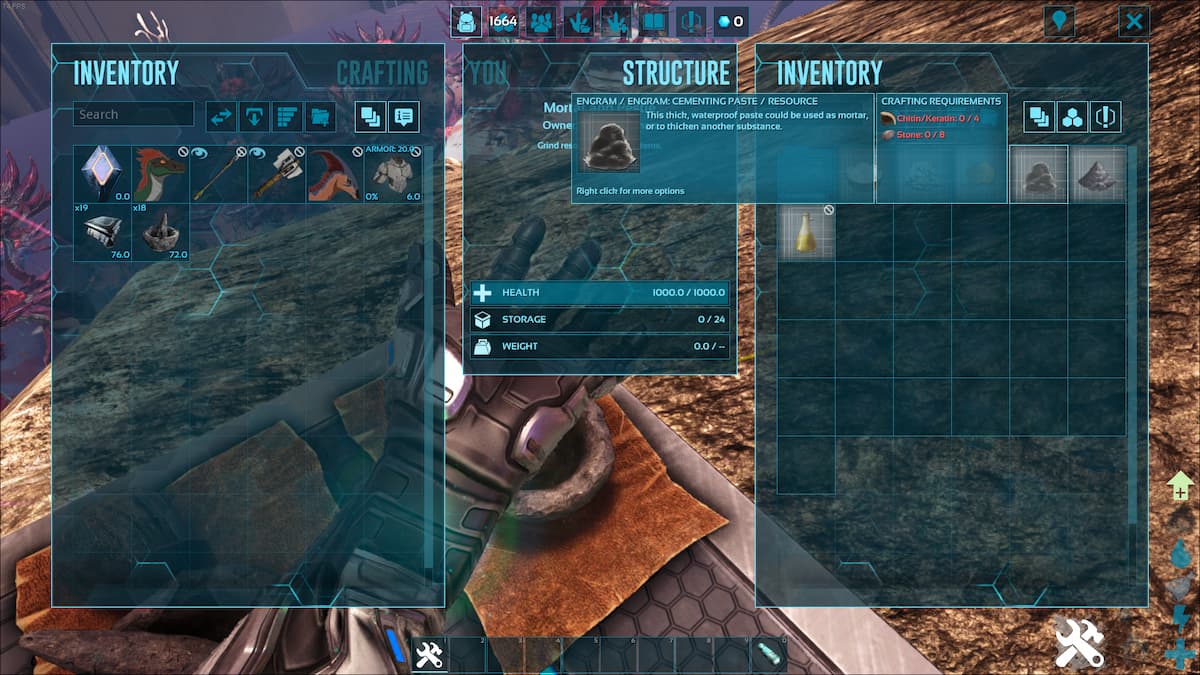
Task: Open the Structure tab
Action: tap(676, 72)
